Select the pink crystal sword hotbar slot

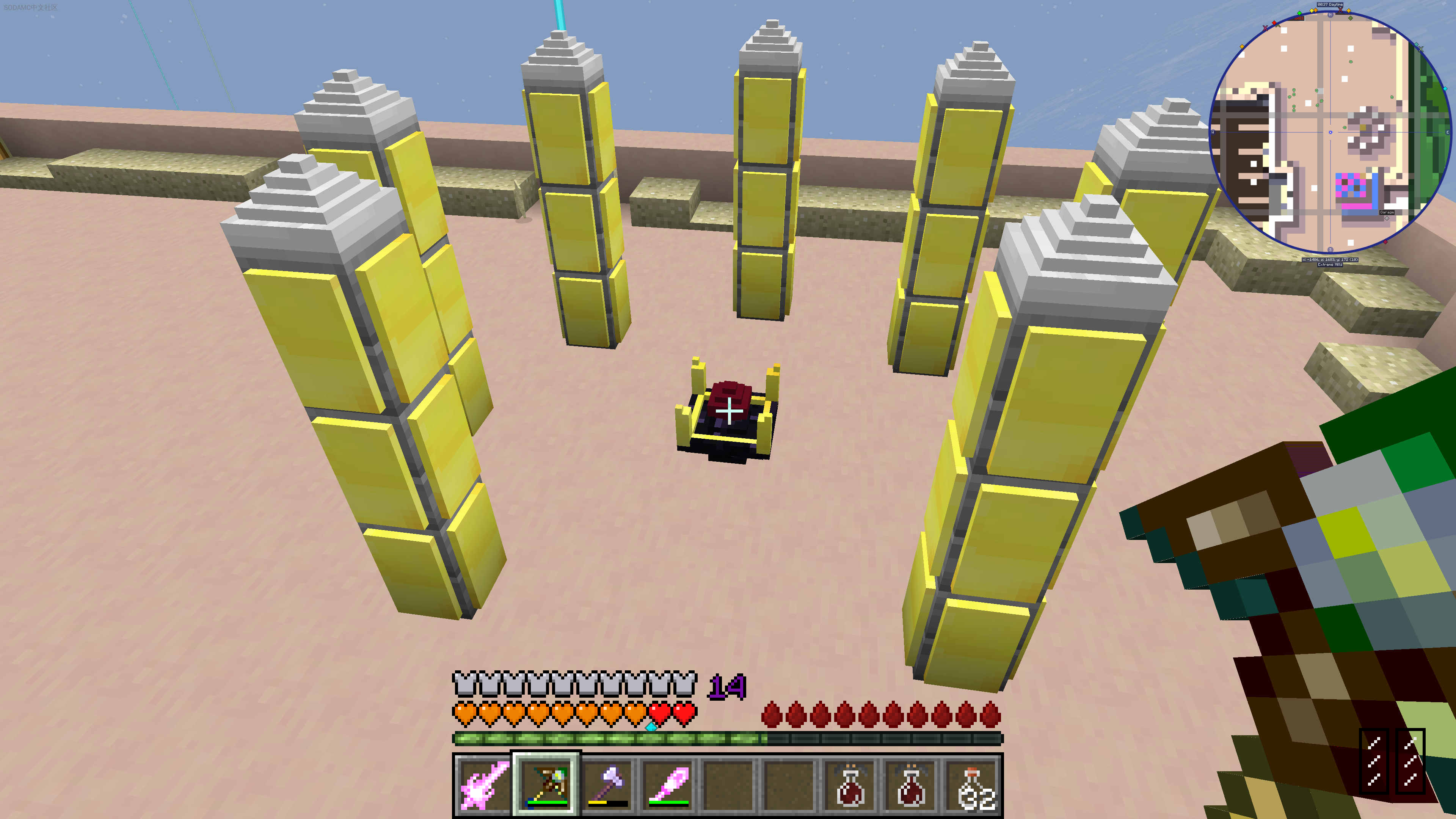pyautogui.click(x=484, y=784)
